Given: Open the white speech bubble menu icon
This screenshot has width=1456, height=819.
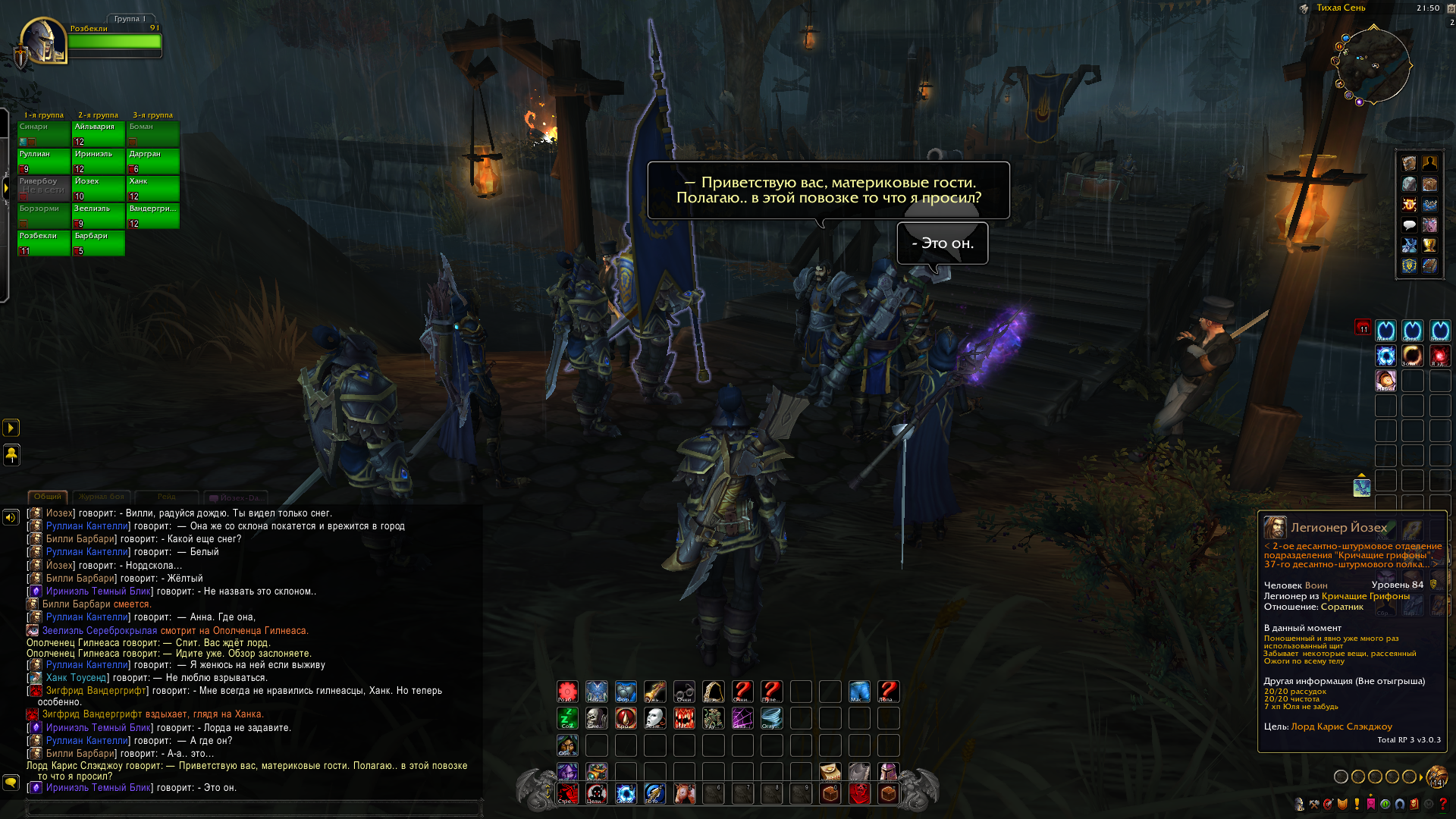Looking at the screenshot, I should point(1409,224).
